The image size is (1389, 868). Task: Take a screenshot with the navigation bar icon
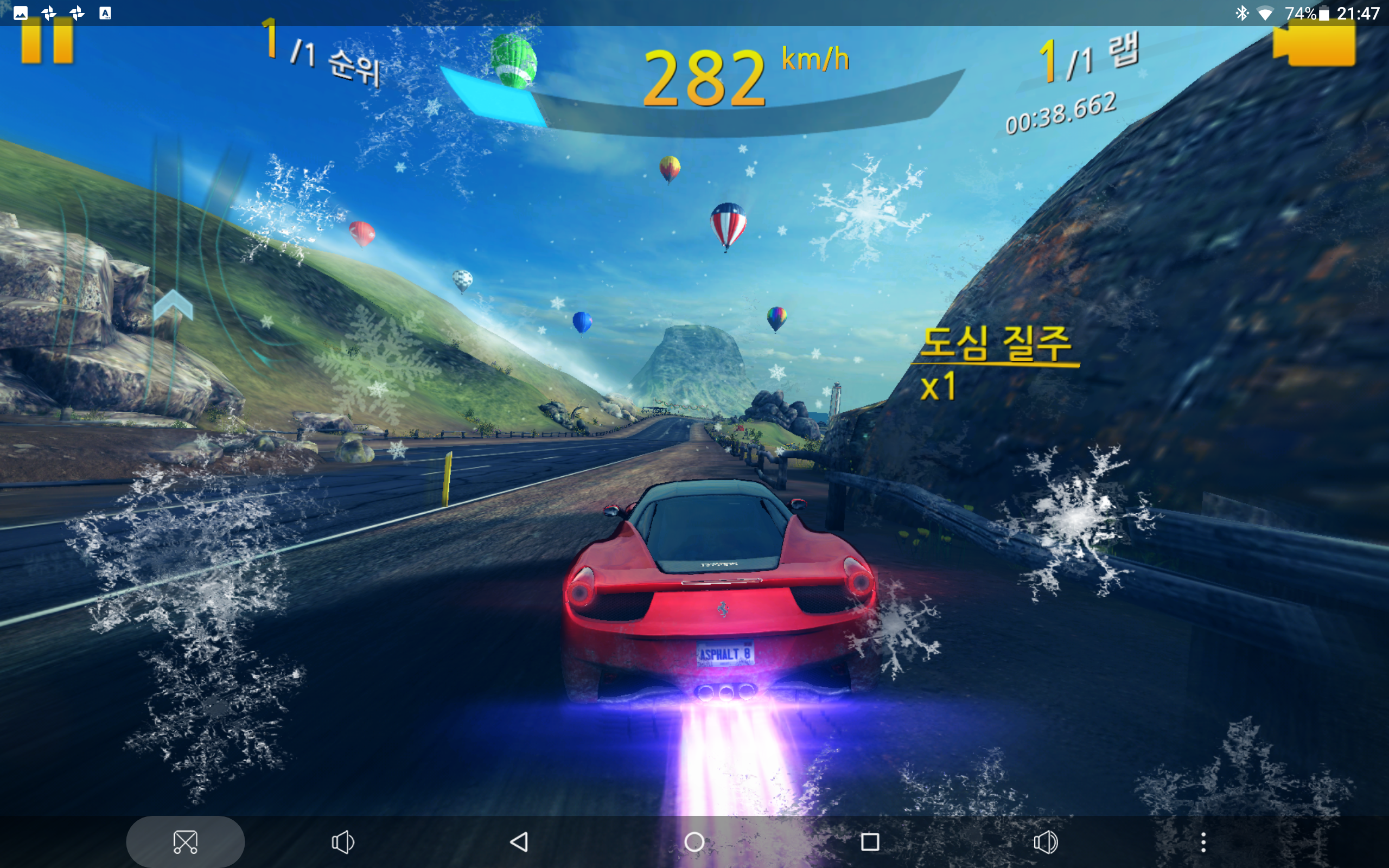(x=185, y=842)
